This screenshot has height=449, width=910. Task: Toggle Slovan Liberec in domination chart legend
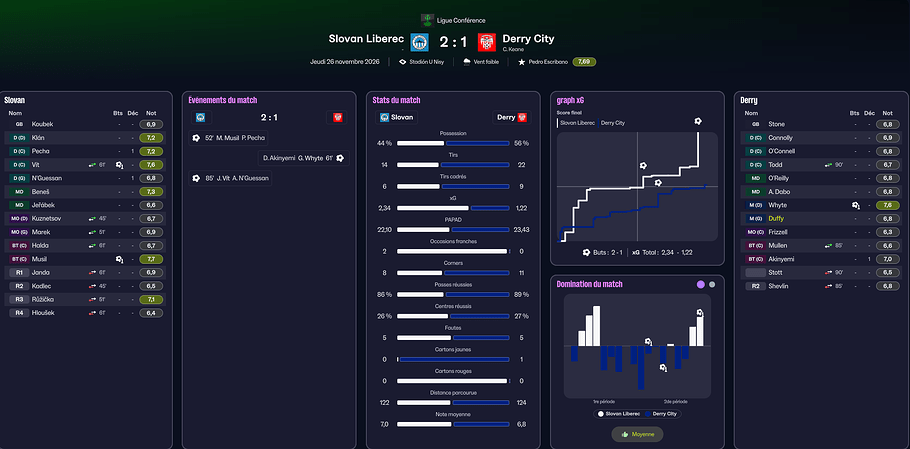[620, 413]
